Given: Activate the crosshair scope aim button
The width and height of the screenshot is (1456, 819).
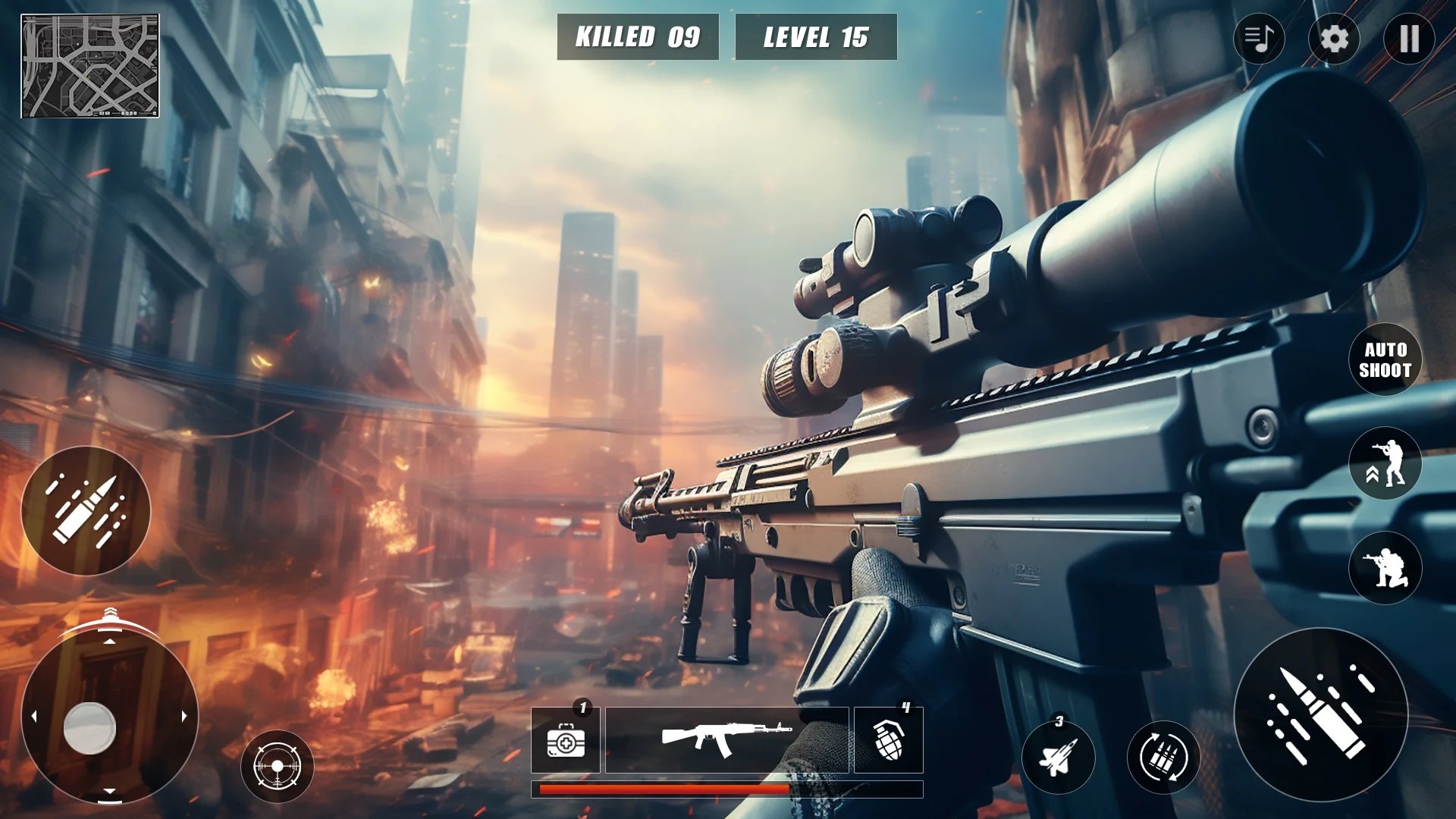Looking at the screenshot, I should [x=277, y=766].
